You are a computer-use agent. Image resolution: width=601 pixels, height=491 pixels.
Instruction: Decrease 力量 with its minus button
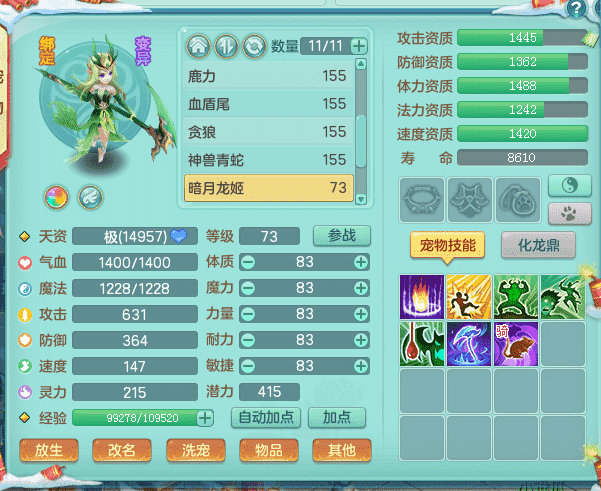pyautogui.click(x=246, y=314)
